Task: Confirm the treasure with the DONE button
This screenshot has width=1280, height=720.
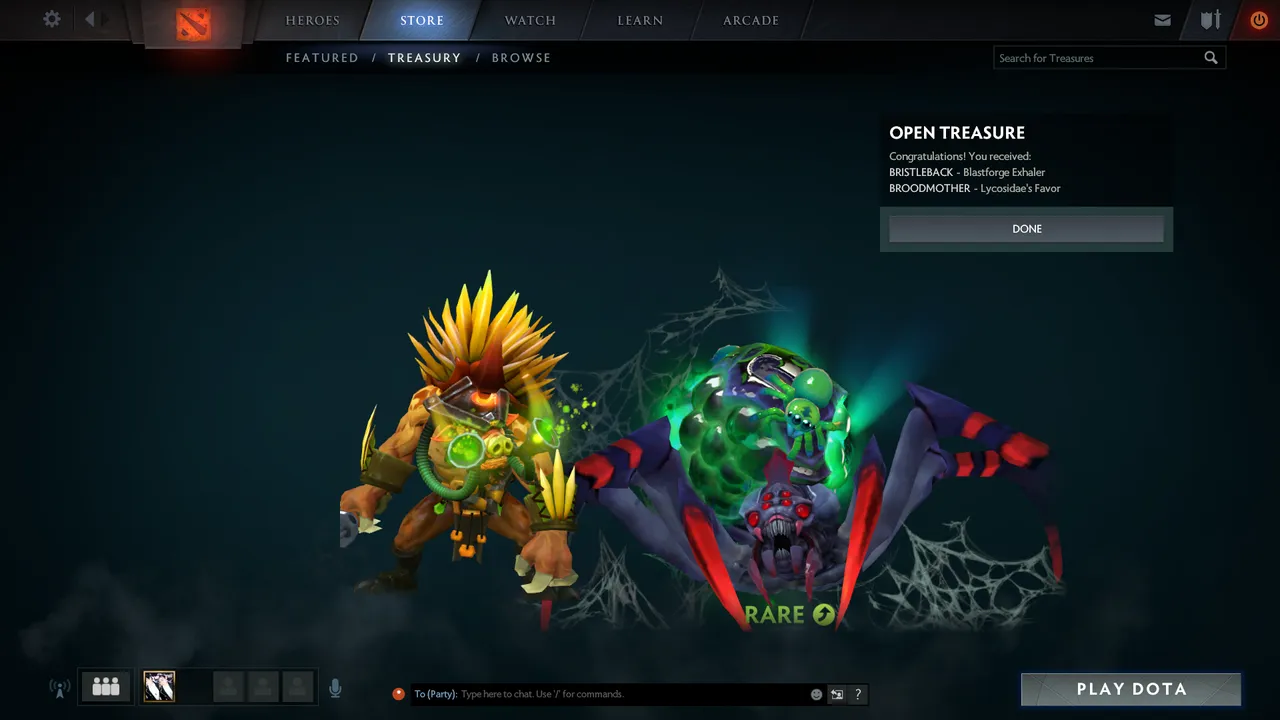Action: (x=1026, y=229)
